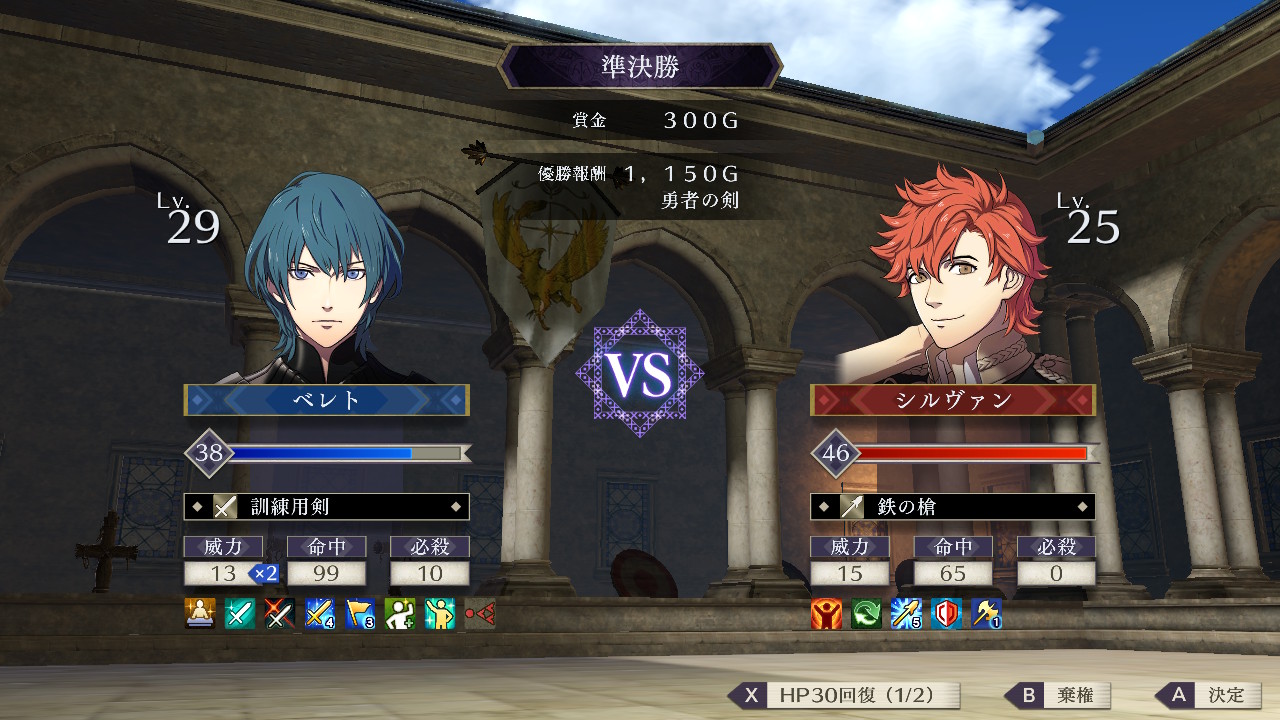
Task: Choose the red-slash sword skill icon
Action: pos(280,613)
